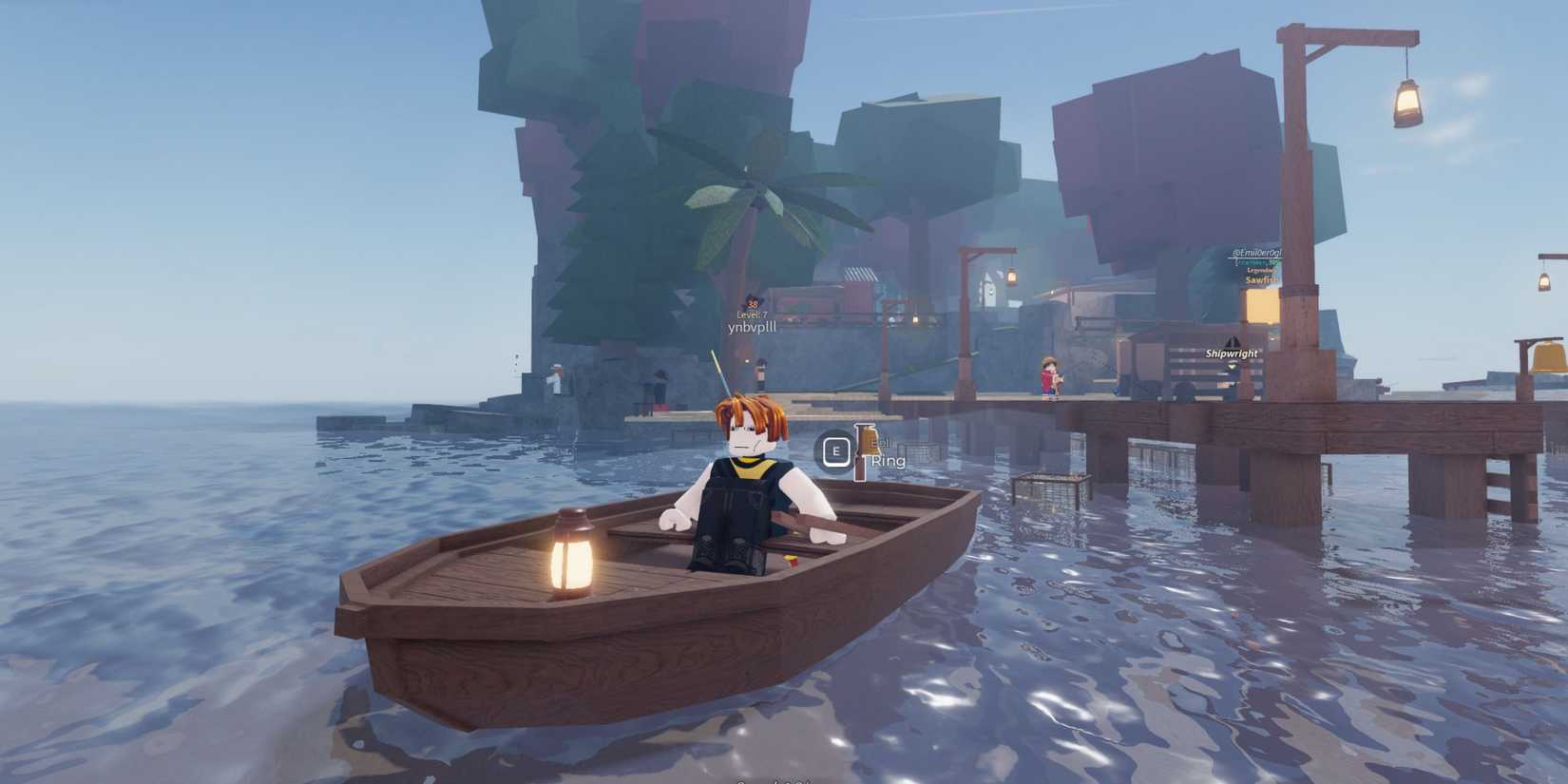Viewport: 1568px width, 784px height.
Task: Expand the @Emil0er0gl player info tag
Action: click(1257, 253)
